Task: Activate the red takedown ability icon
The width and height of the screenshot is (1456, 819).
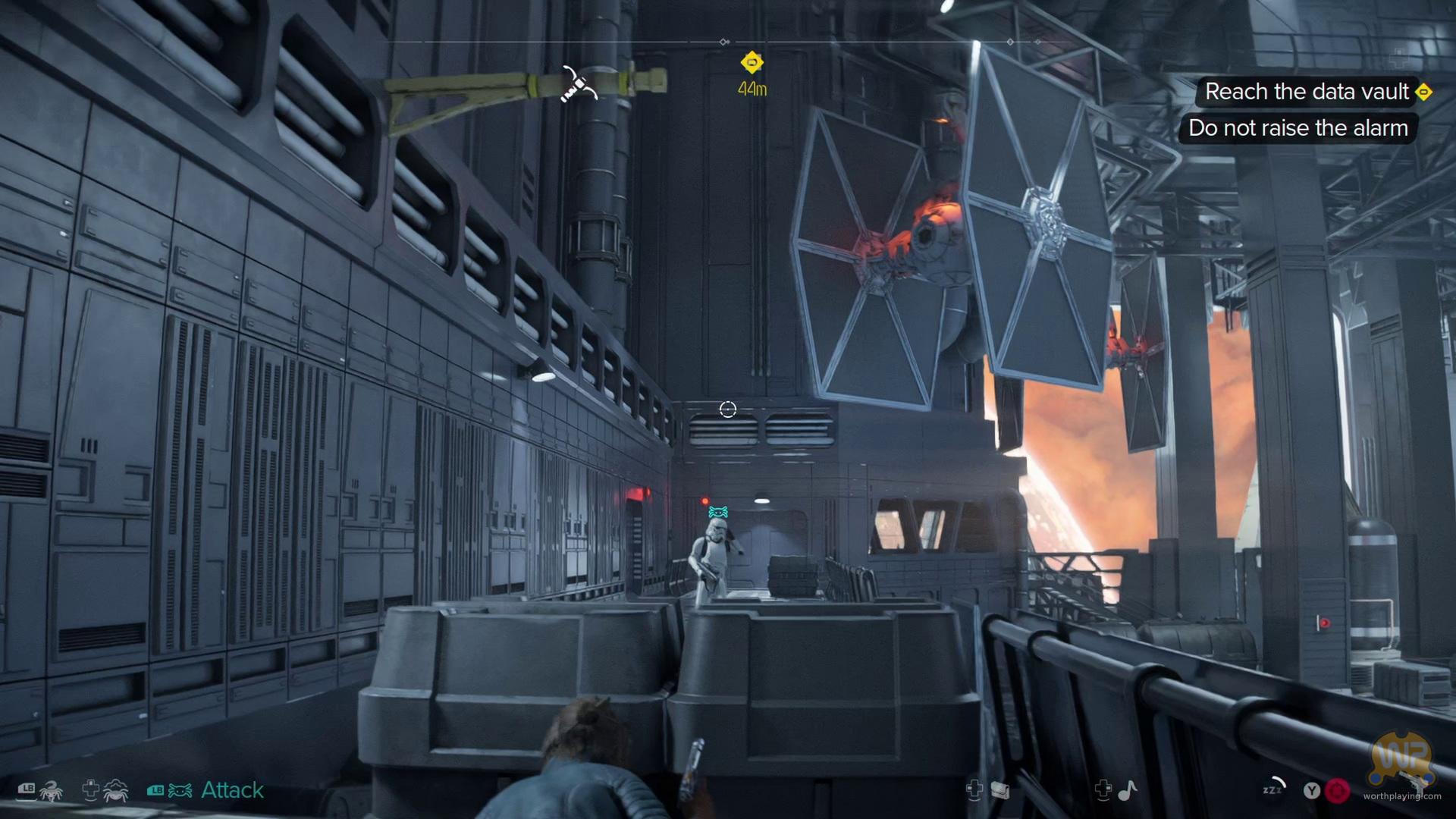Action: 1338,791
